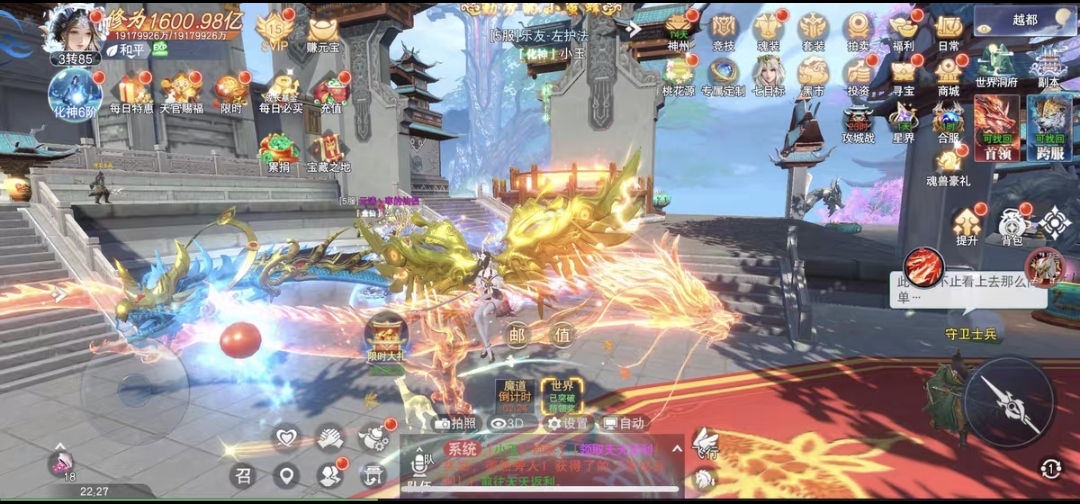This screenshot has width=1080, height=504.
Task: Open the 越都 location map panel
Action: click(x=1025, y=19)
